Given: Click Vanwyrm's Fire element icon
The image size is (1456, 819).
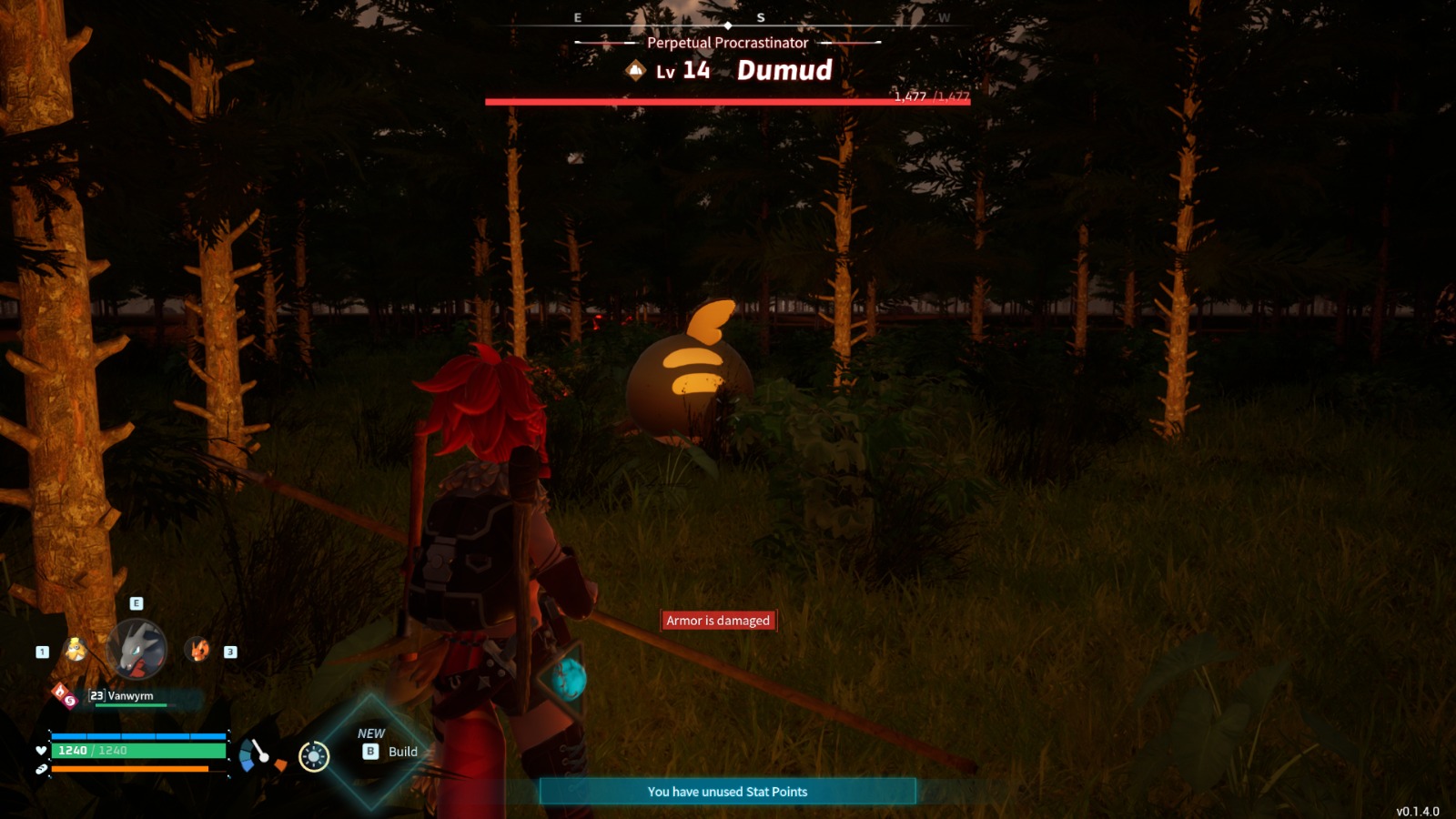Looking at the screenshot, I should pyautogui.click(x=59, y=689).
